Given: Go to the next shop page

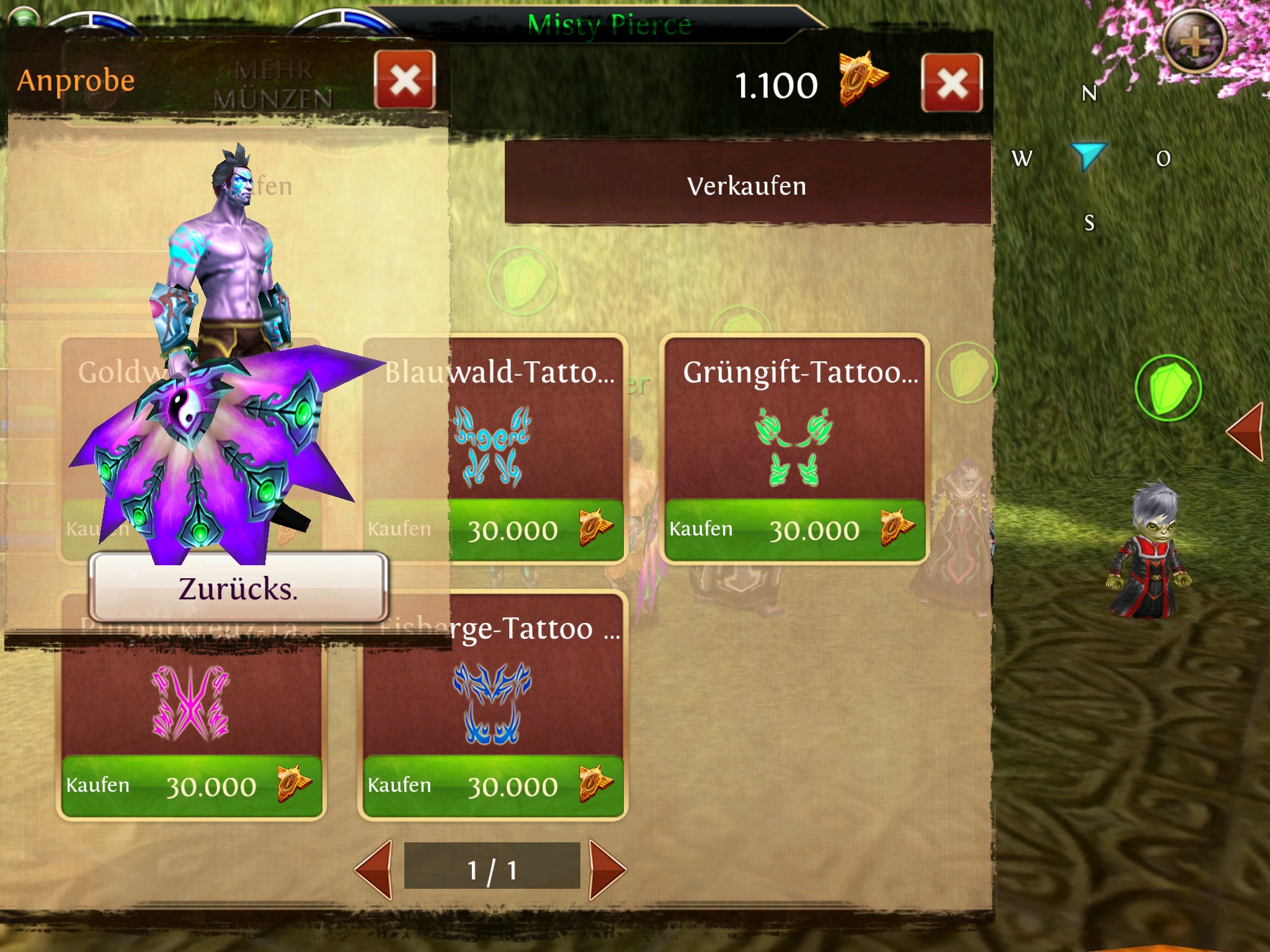Looking at the screenshot, I should 607,870.
